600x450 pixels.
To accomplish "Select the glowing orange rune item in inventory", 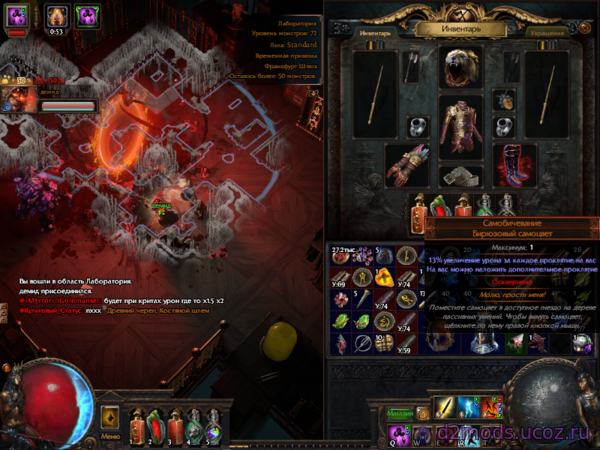I will (x=386, y=278).
